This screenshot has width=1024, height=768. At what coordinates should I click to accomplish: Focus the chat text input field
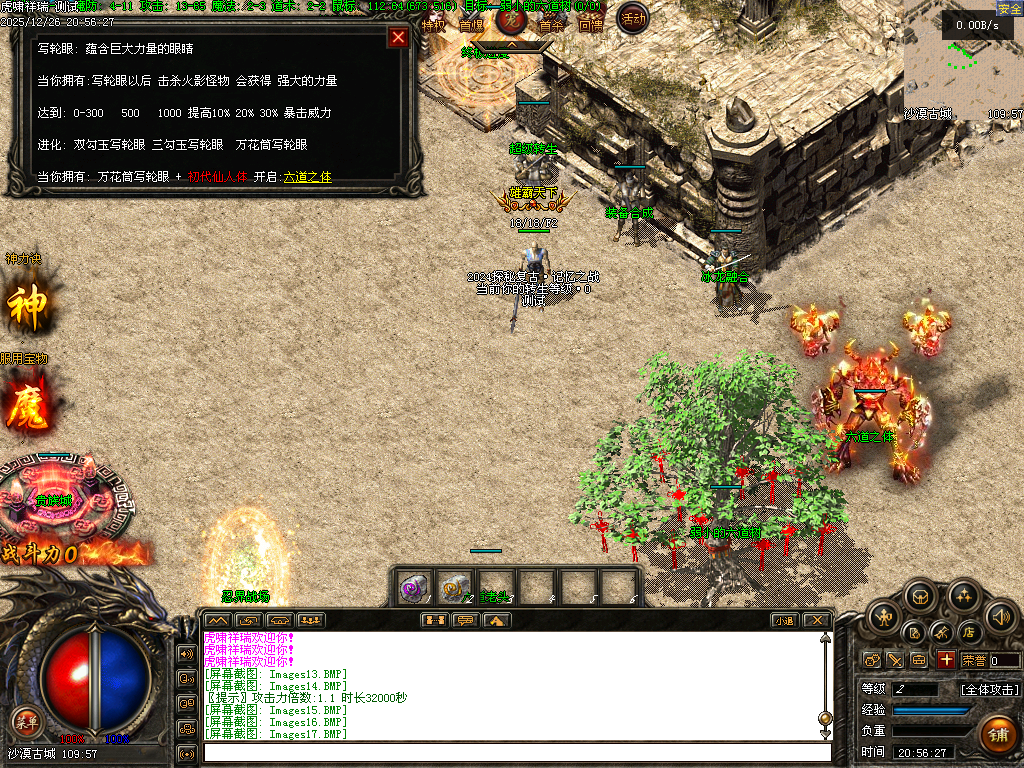(515, 752)
